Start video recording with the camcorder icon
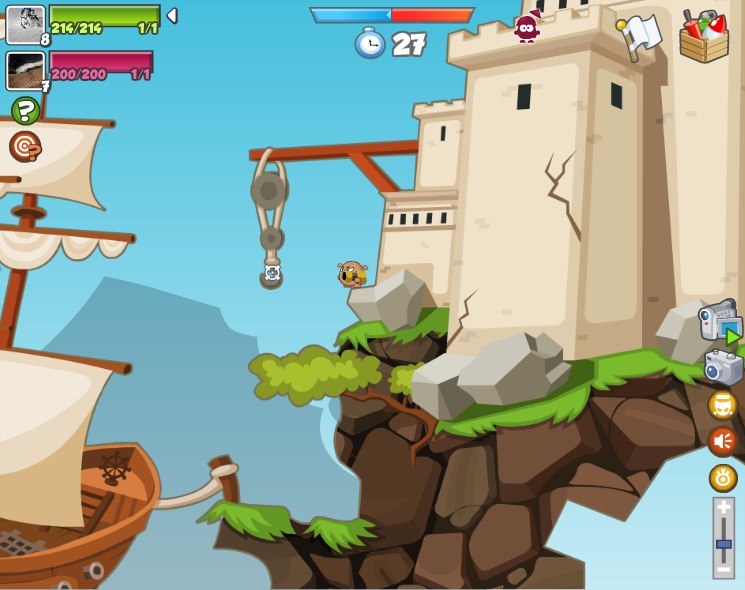Image resolution: width=745 pixels, height=590 pixels. tap(720, 322)
